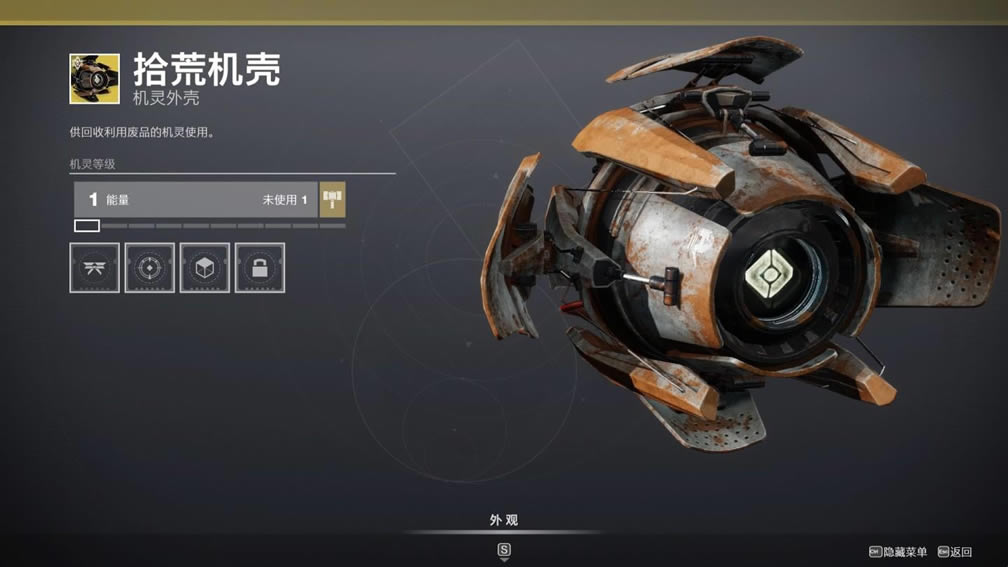This screenshot has width=1008, height=567.
Task: Open the winged emblem mod slot
Action: click(x=95, y=268)
